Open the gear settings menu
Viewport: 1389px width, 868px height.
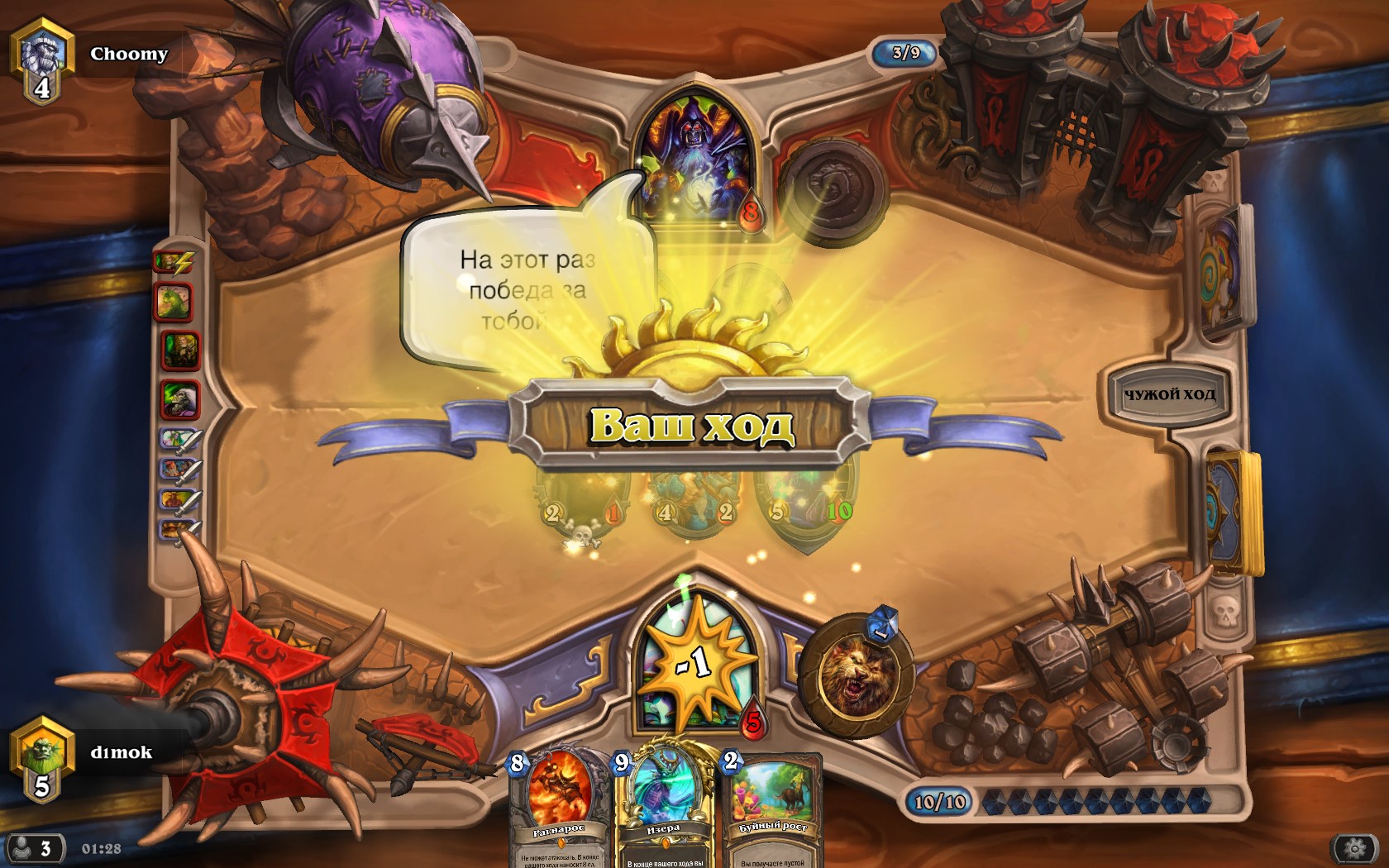pyautogui.click(x=1353, y=848)
